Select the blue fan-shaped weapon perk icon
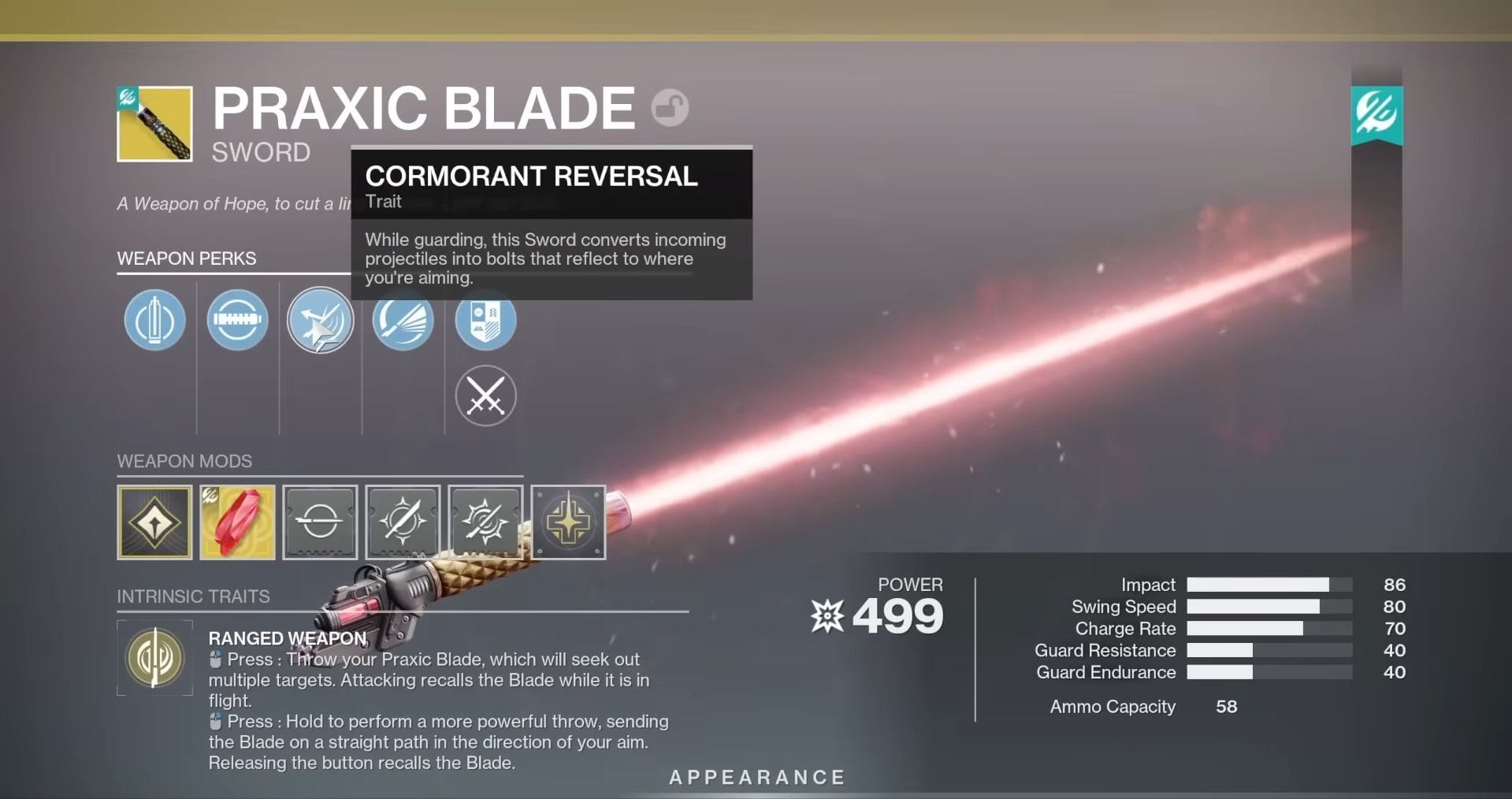The image size is (1512, 799). click(x=403, y=320)
